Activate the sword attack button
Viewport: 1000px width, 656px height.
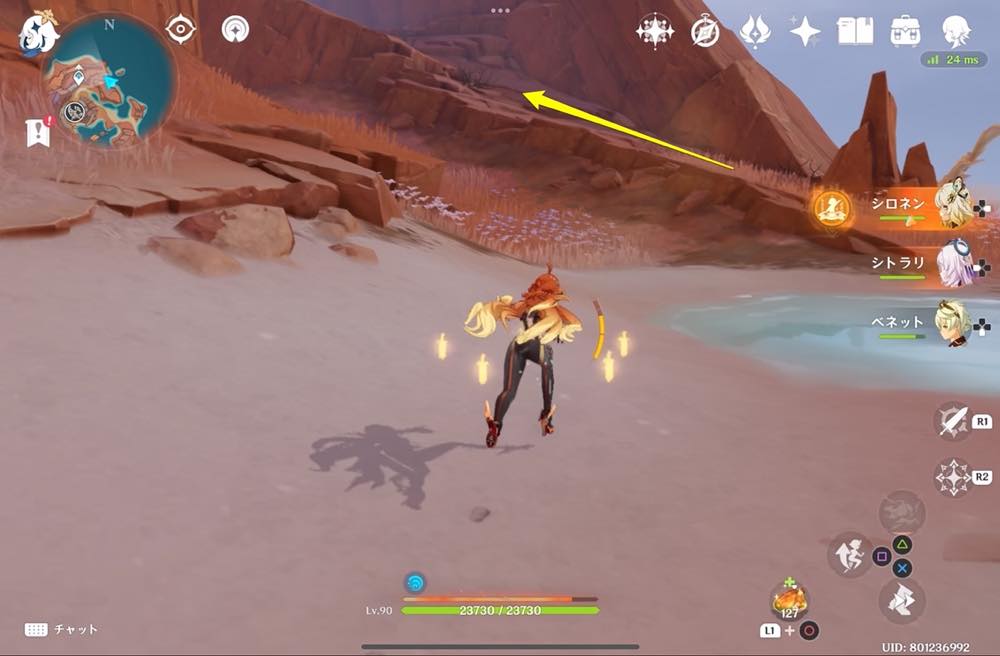point(952,421)
